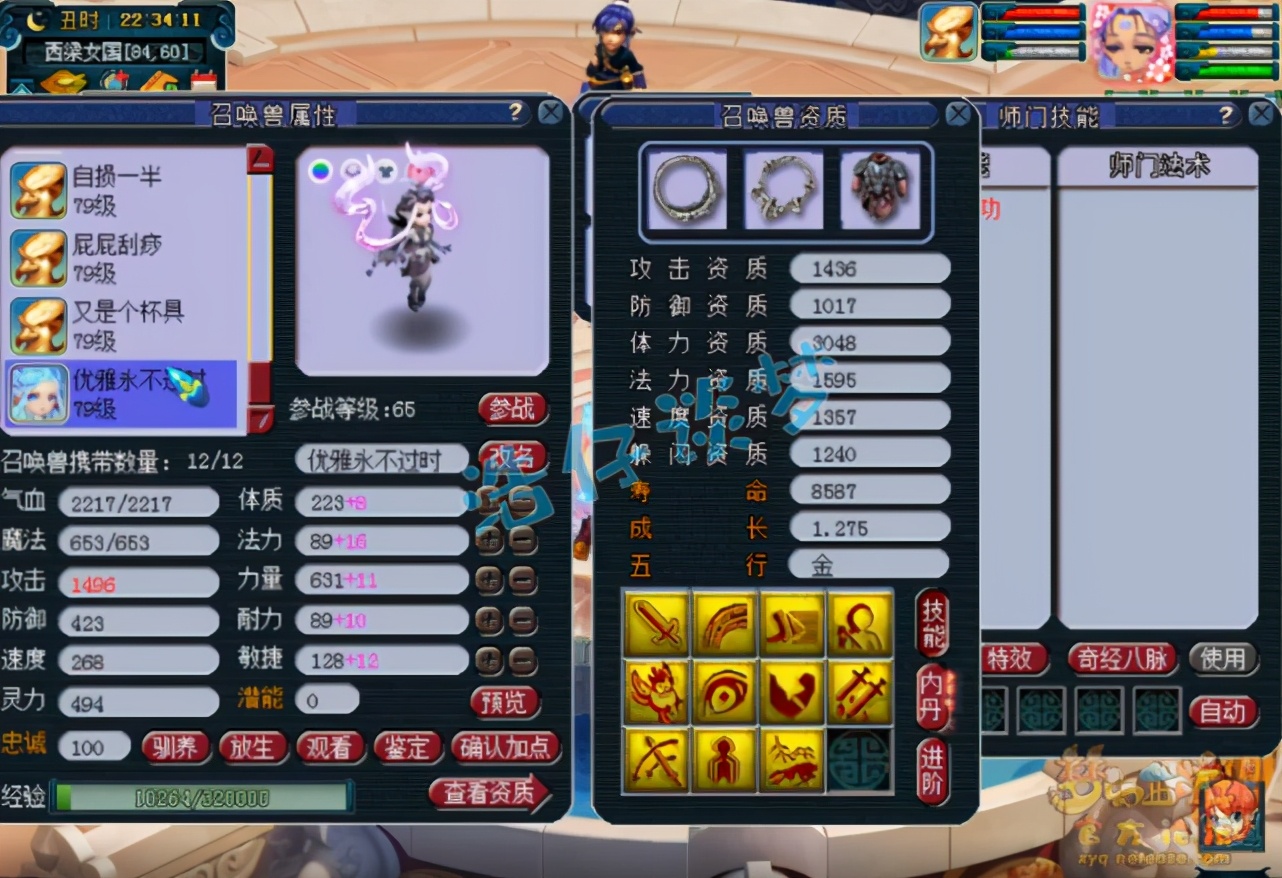The width and height of the screenshot is (1282, 878).
Task: Open the wolf-and-mountain skill icon
Action: pos(793,758)
